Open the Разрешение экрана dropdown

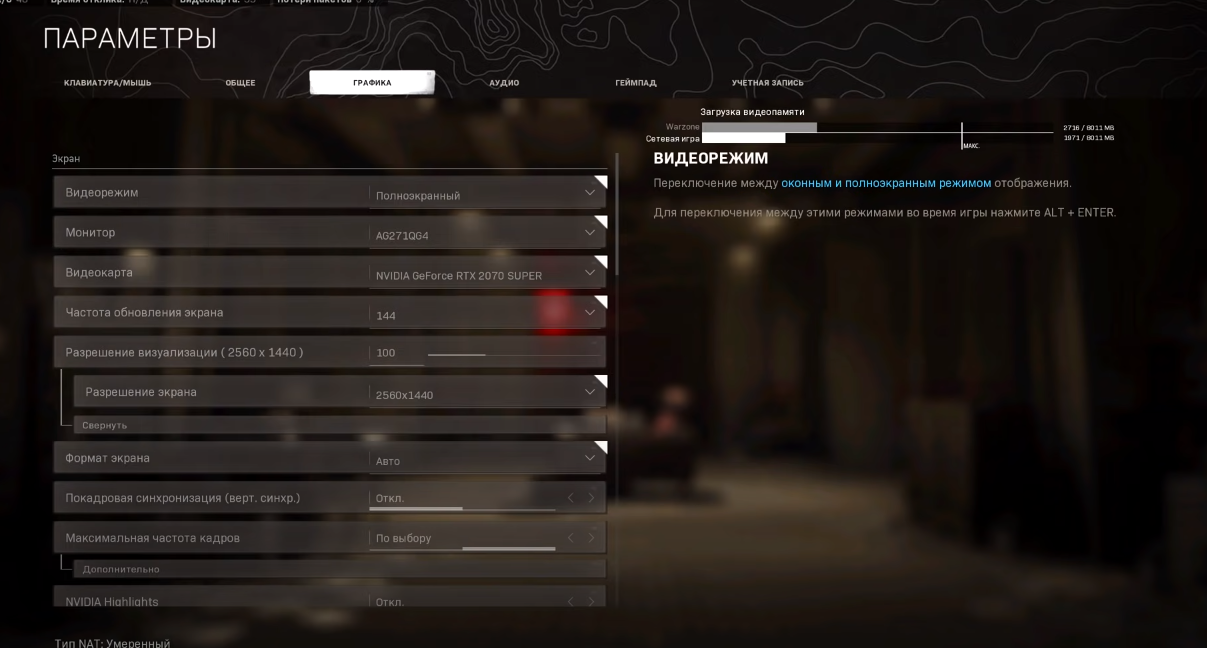pyautogui.click(x=486, y=393)
